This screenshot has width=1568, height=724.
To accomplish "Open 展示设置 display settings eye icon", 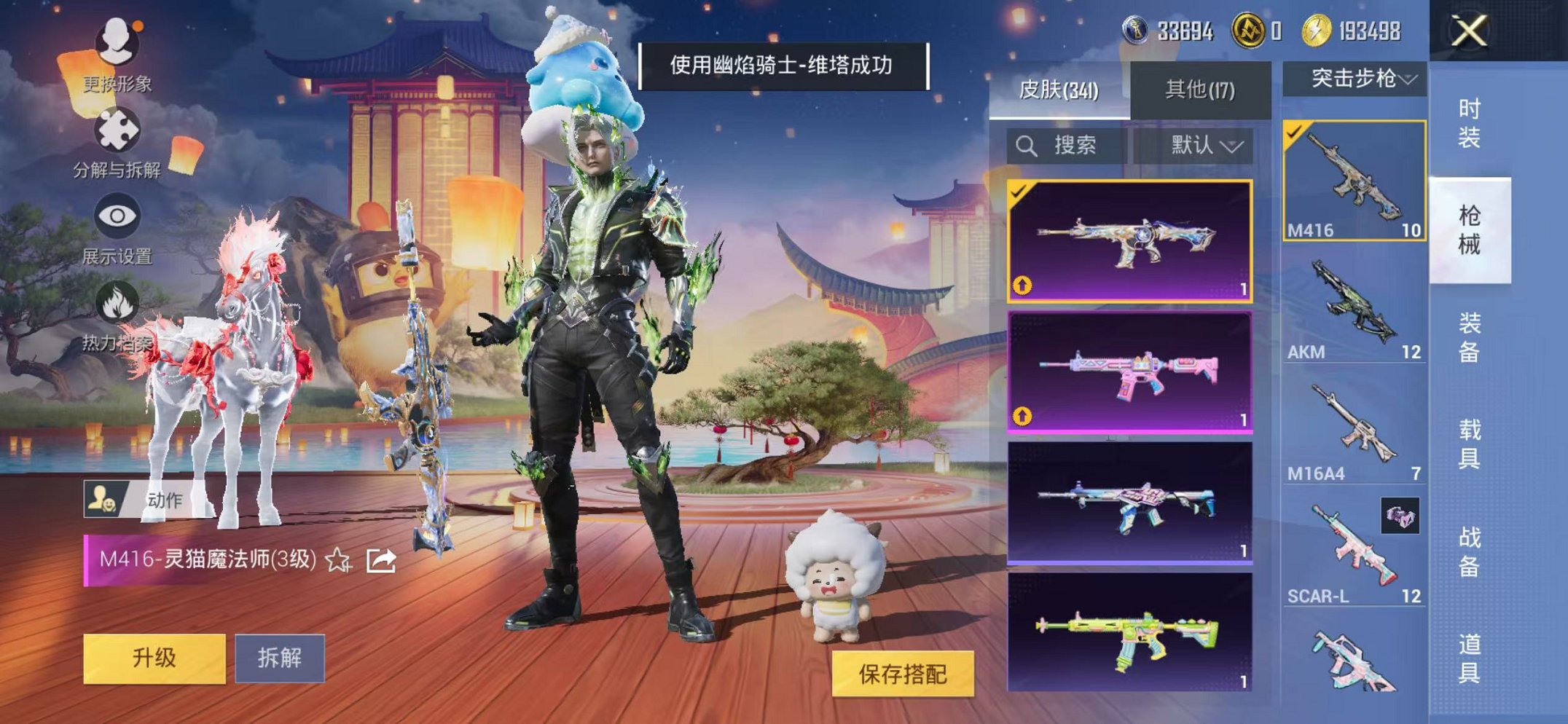I will coord(117,215).
